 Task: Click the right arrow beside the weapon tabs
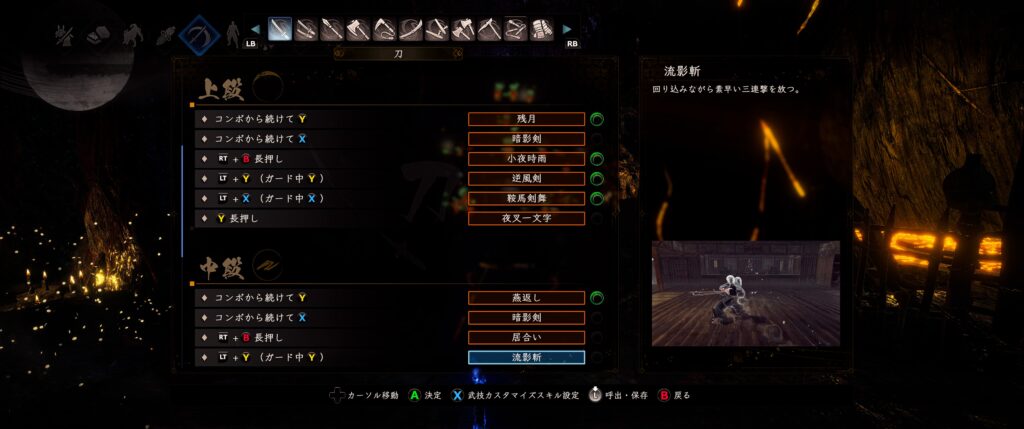click(x=568, y=30)
